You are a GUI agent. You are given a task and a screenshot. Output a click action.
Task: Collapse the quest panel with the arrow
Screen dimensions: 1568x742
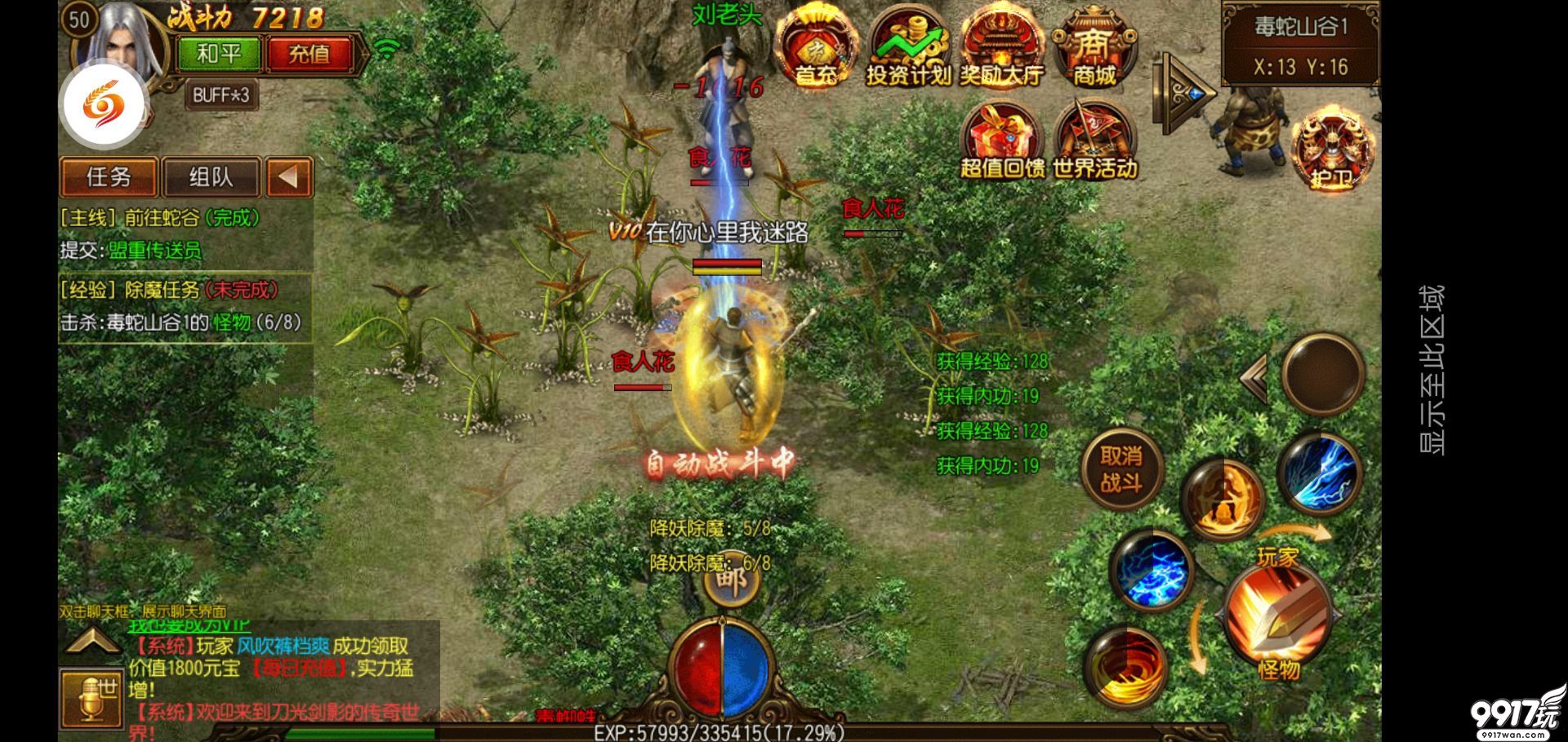coord(288,177)
